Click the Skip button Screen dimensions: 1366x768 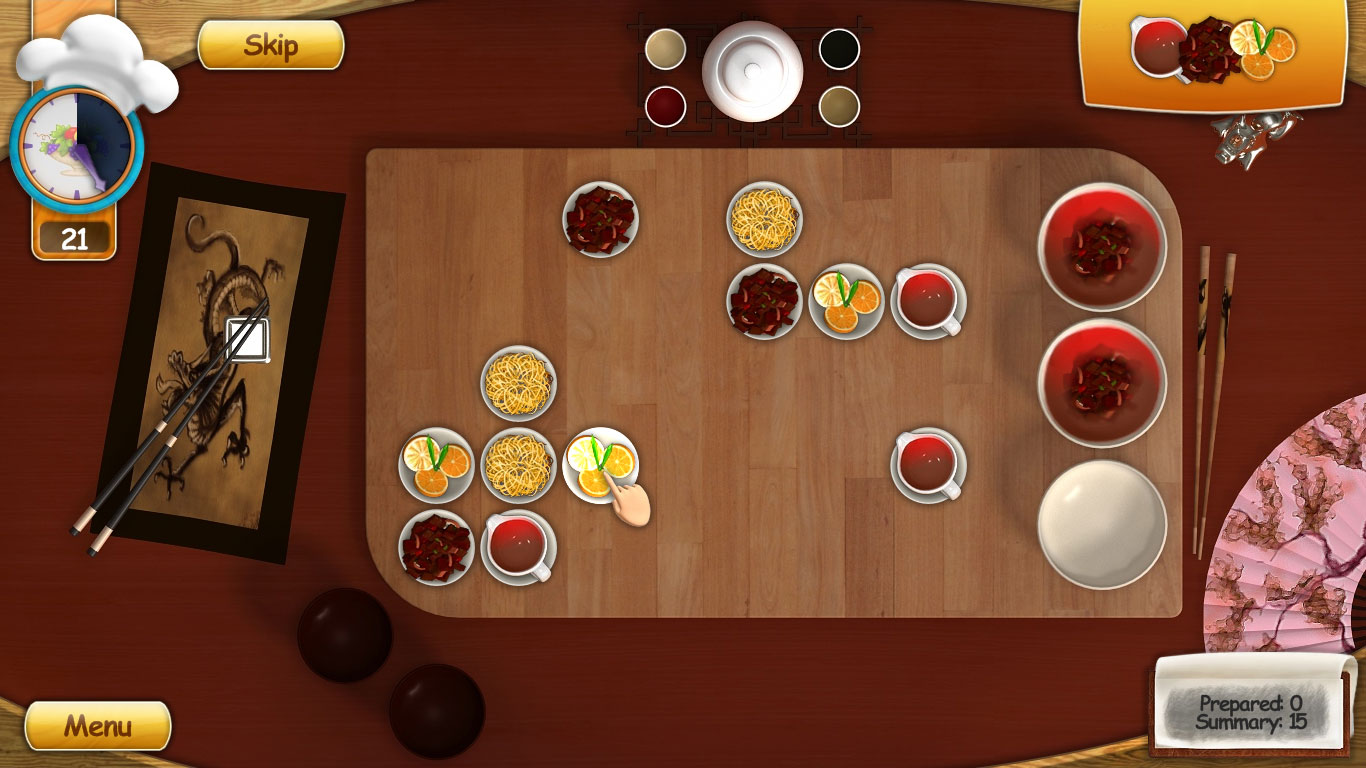coord(270,46)
